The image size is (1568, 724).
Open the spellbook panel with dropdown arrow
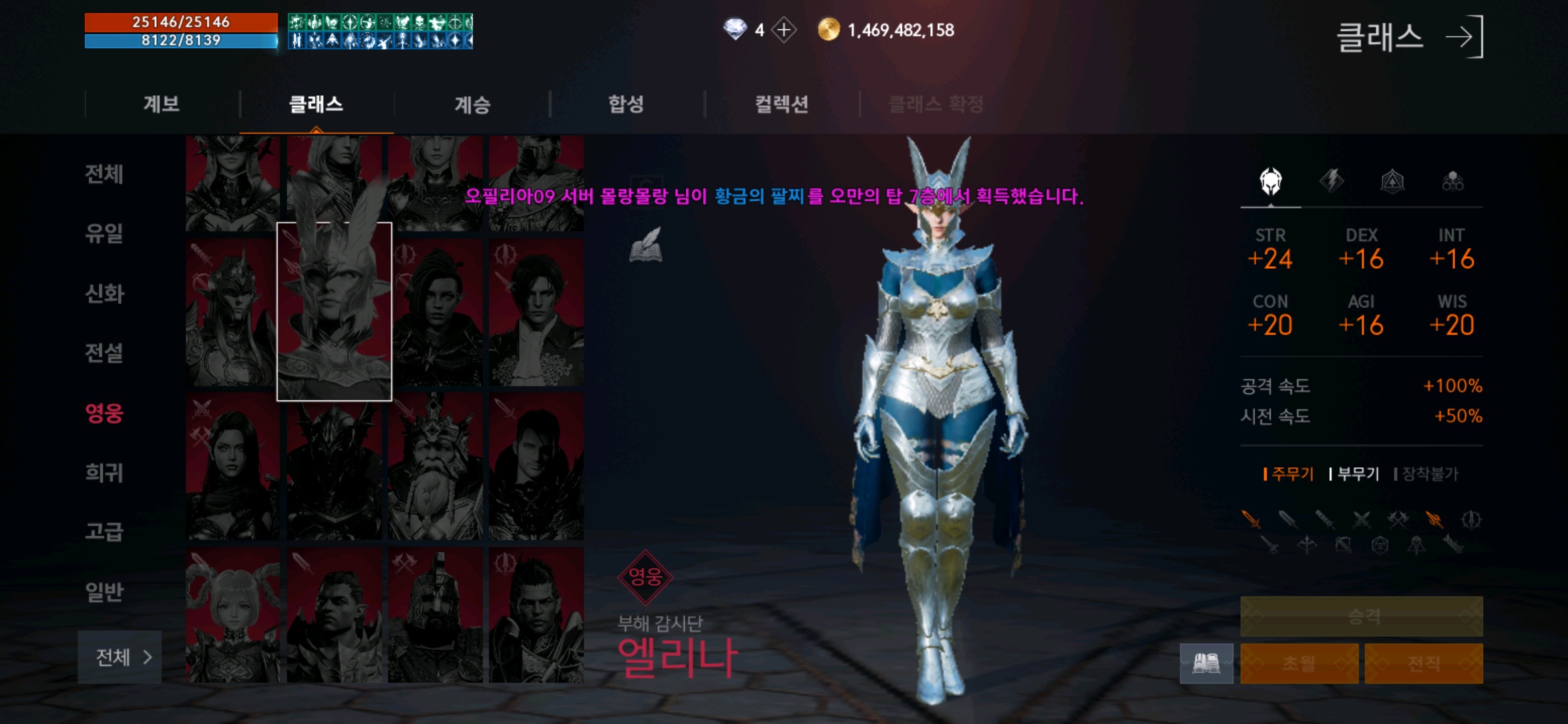pyautogui.click(x=1205, y=663)
